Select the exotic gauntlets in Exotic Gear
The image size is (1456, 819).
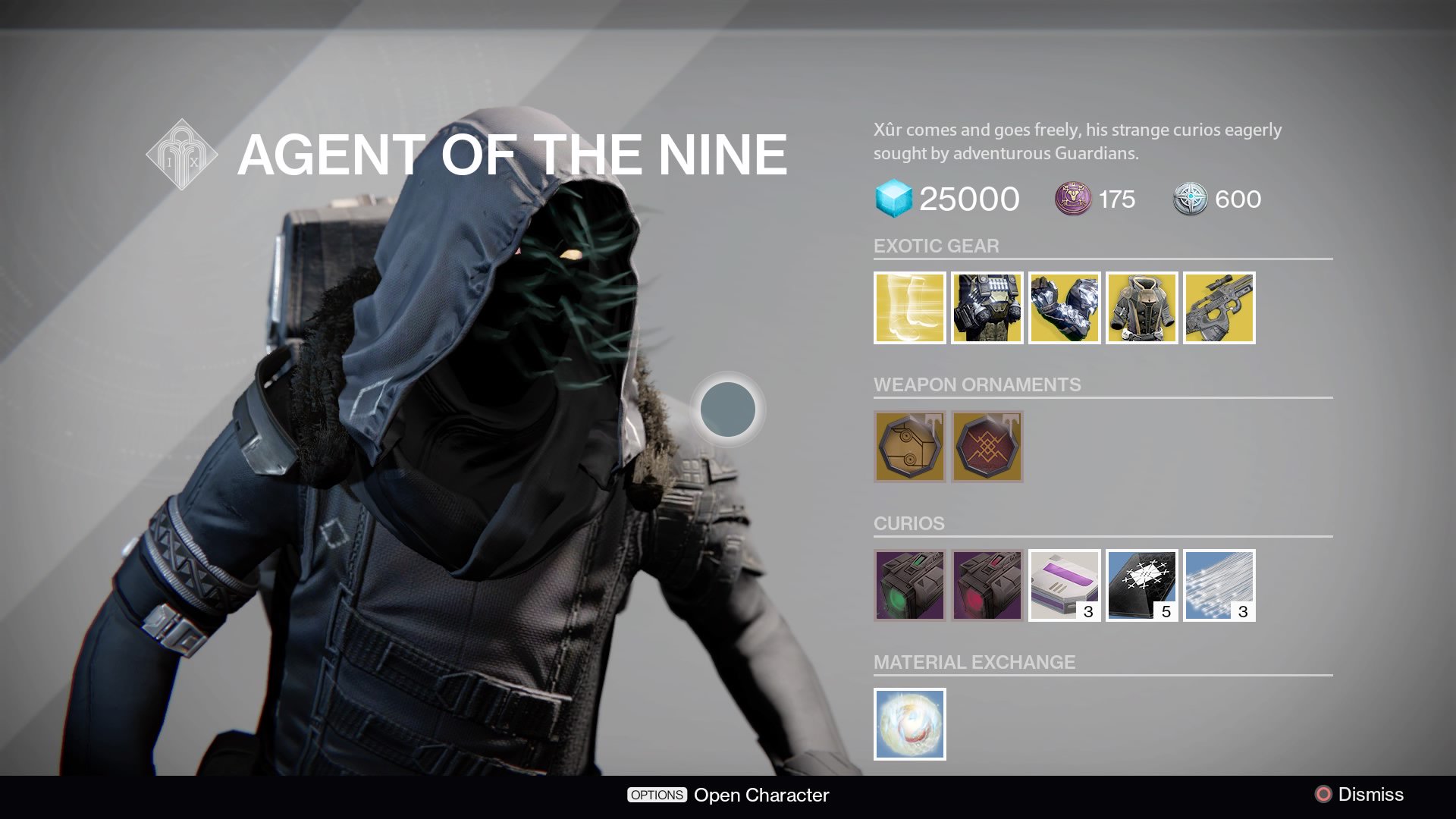[x=1063, y=308]
